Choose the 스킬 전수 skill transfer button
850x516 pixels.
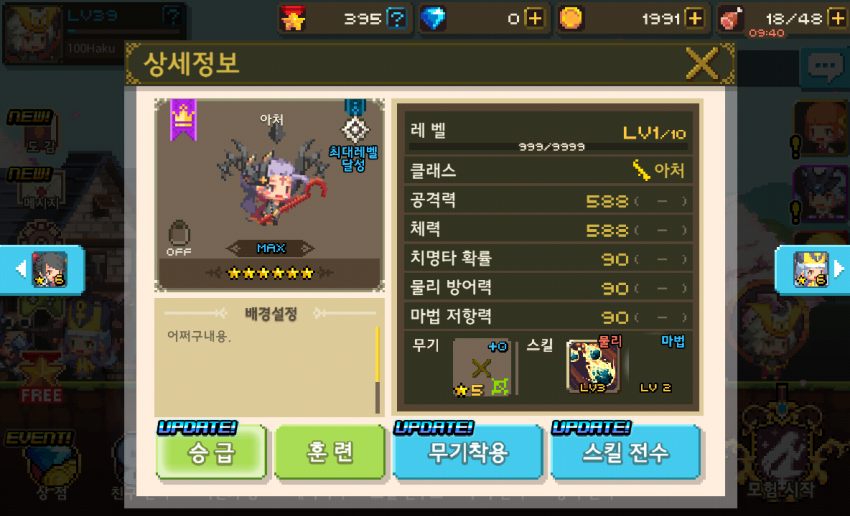(x=626, y=453)
